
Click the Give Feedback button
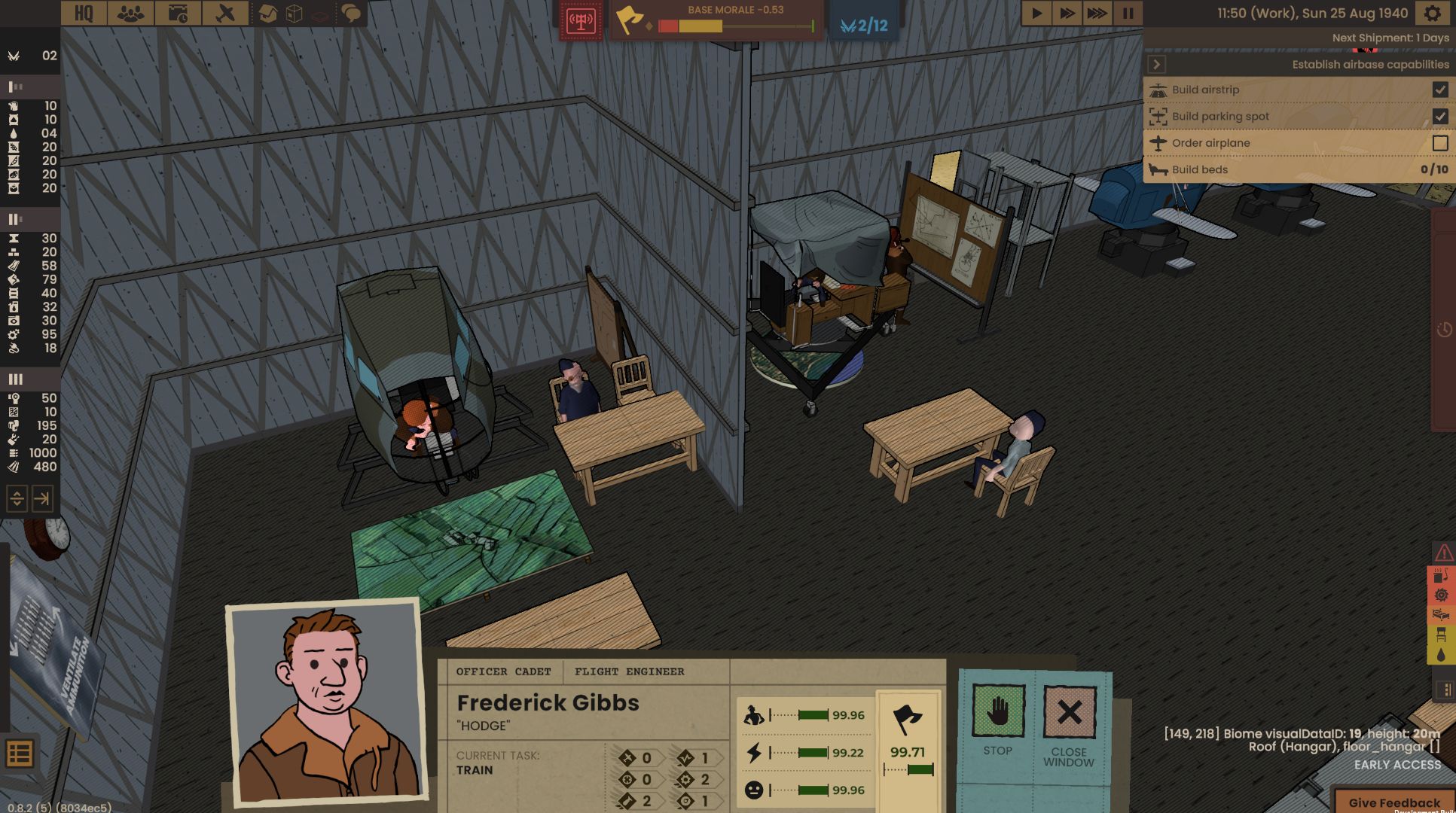(1393, 802)
